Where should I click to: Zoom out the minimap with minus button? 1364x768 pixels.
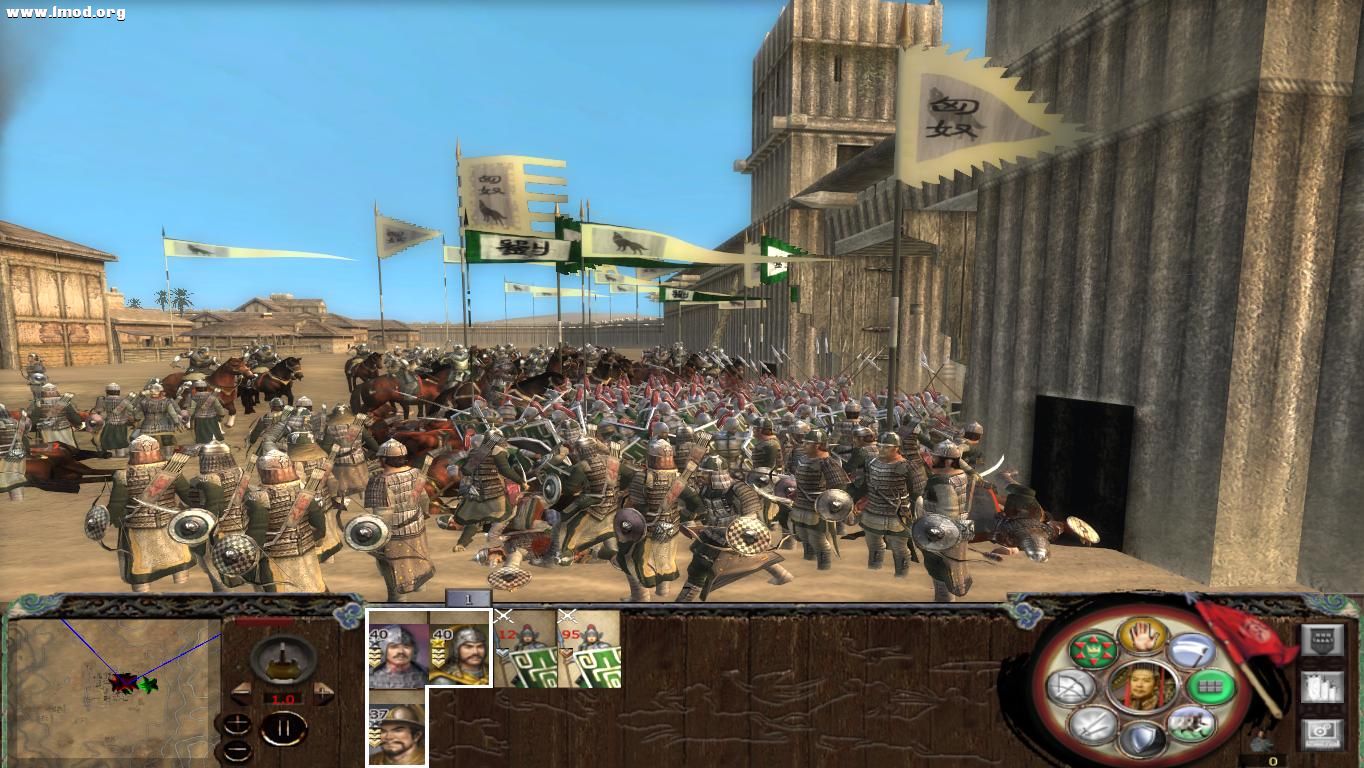(237, 749)
